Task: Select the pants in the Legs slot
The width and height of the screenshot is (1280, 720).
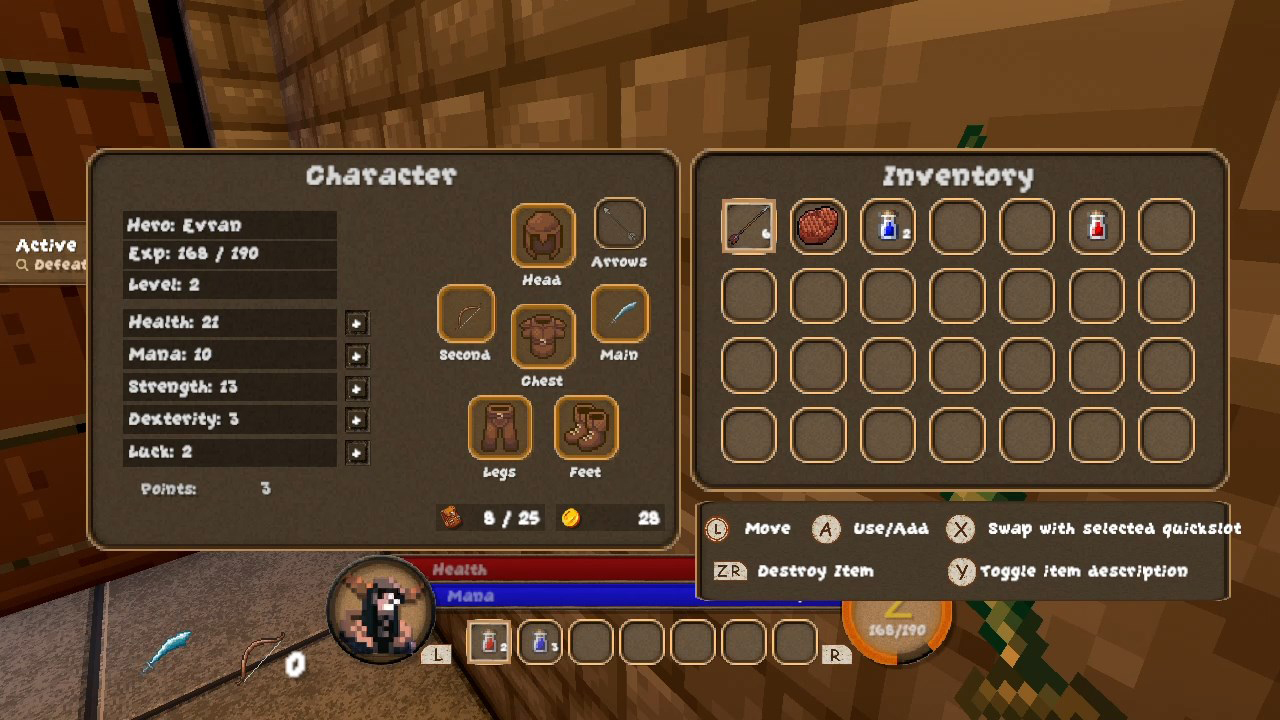Action: pos(500,428)
